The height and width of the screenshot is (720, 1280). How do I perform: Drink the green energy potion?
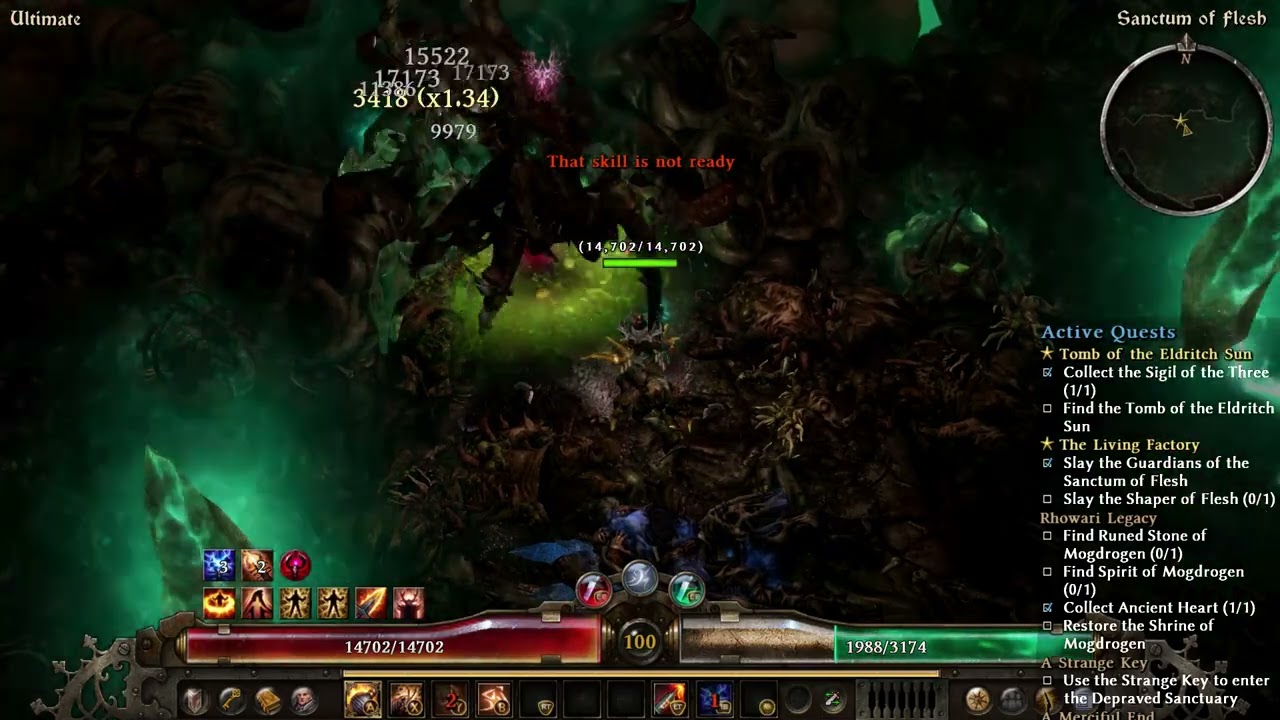(686, 590)
